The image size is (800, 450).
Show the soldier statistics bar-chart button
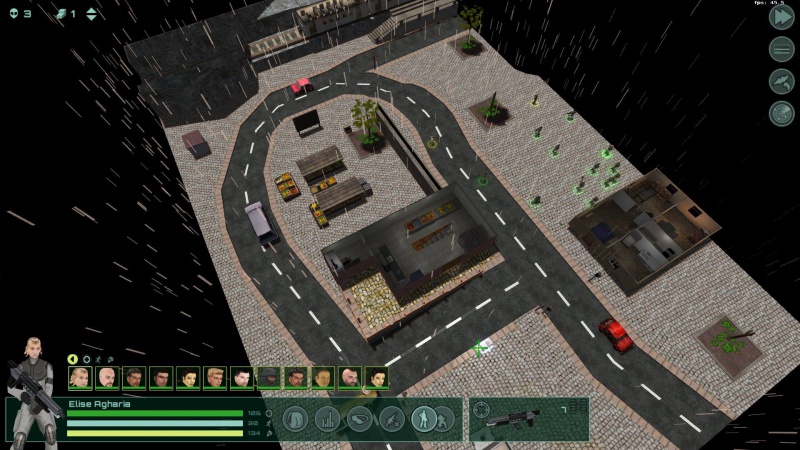click(x=328, y=418)
